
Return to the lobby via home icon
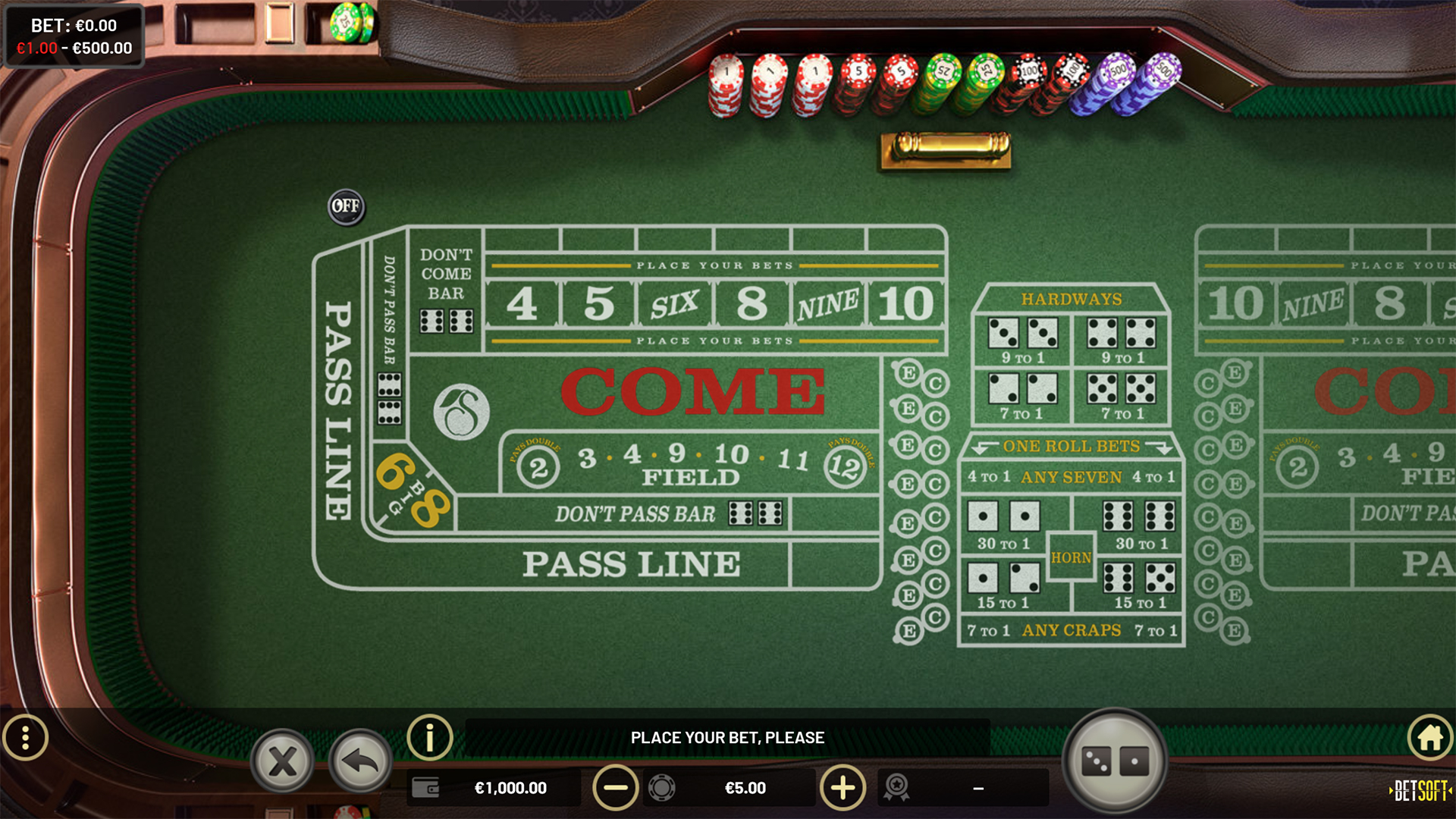(x=1429, y=737)
